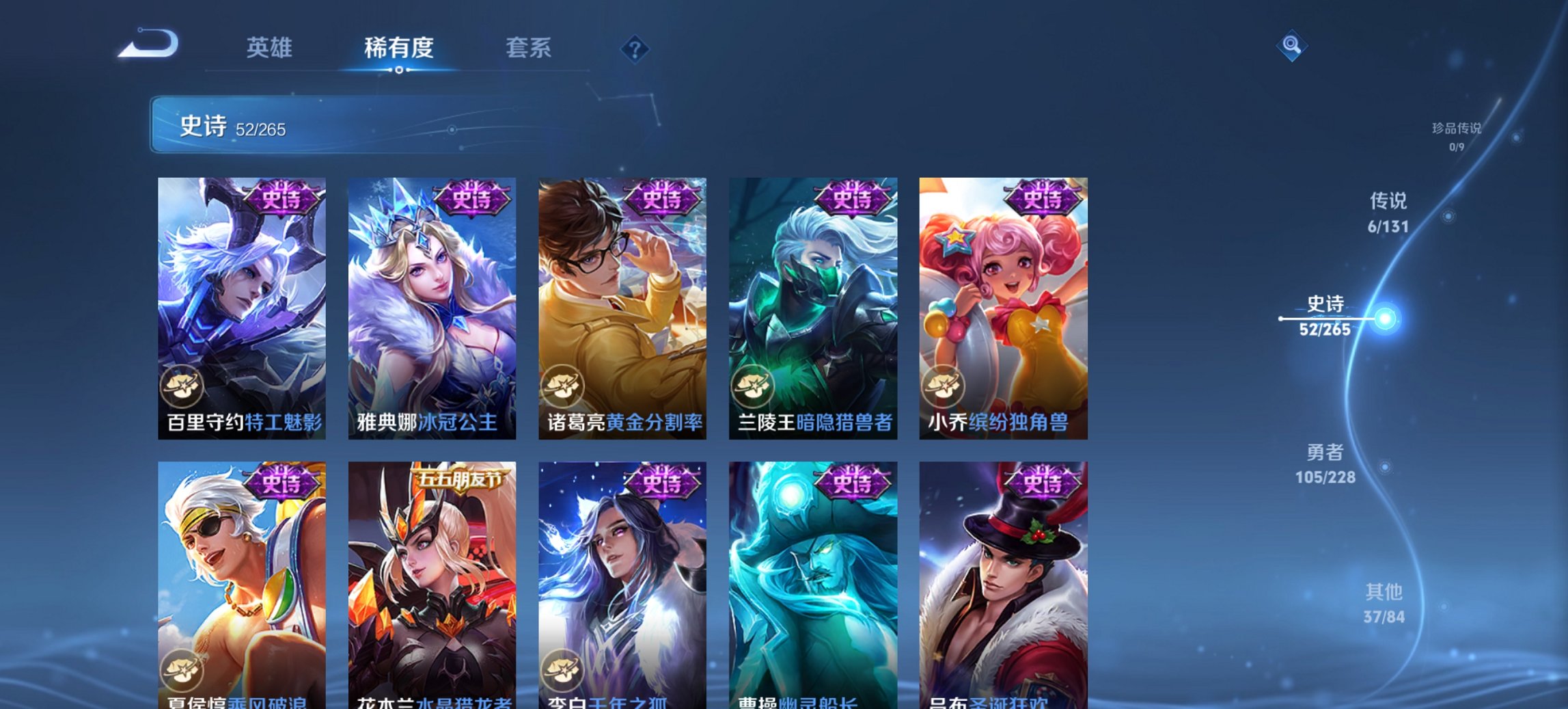The width and height of the screenshot is (1568, 709).
Task: Click the fragment icon on 雅典娜 card
Action: pos(372,386)
